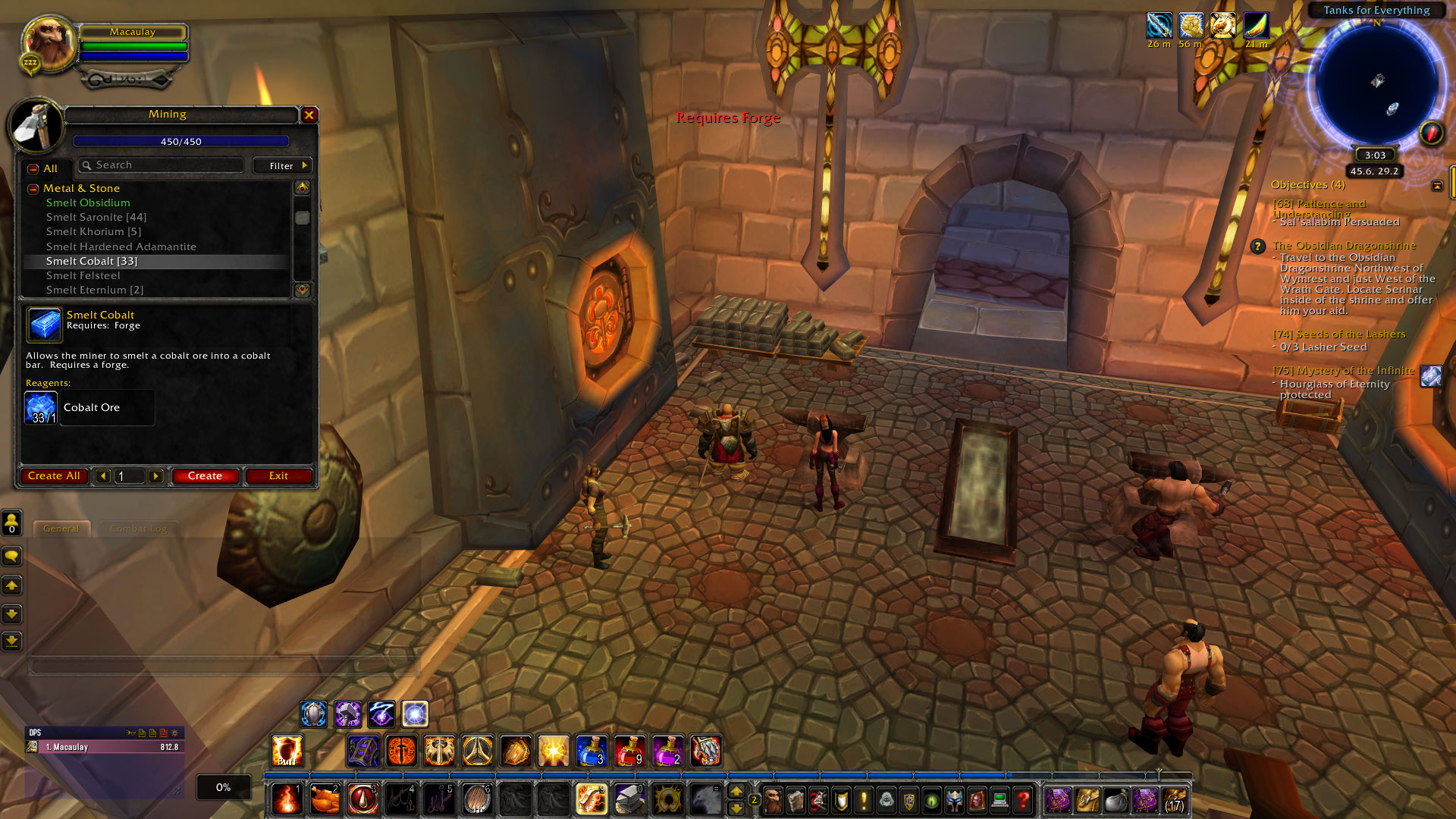
Task: Switch to the Combat Log tab
Action: click(x=139, y=529)
